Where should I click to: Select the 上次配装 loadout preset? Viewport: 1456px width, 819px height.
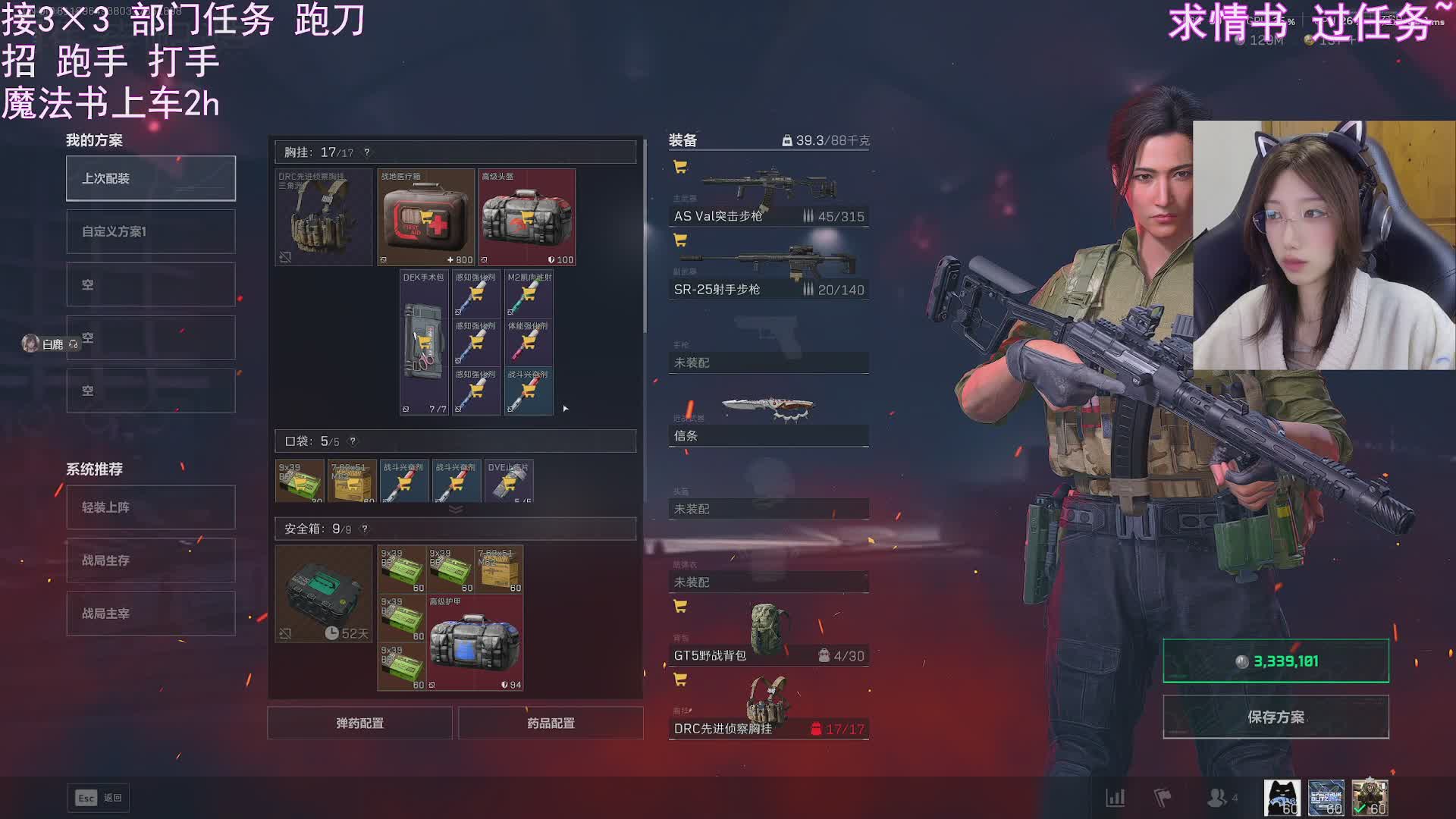(x=151, y=178)
